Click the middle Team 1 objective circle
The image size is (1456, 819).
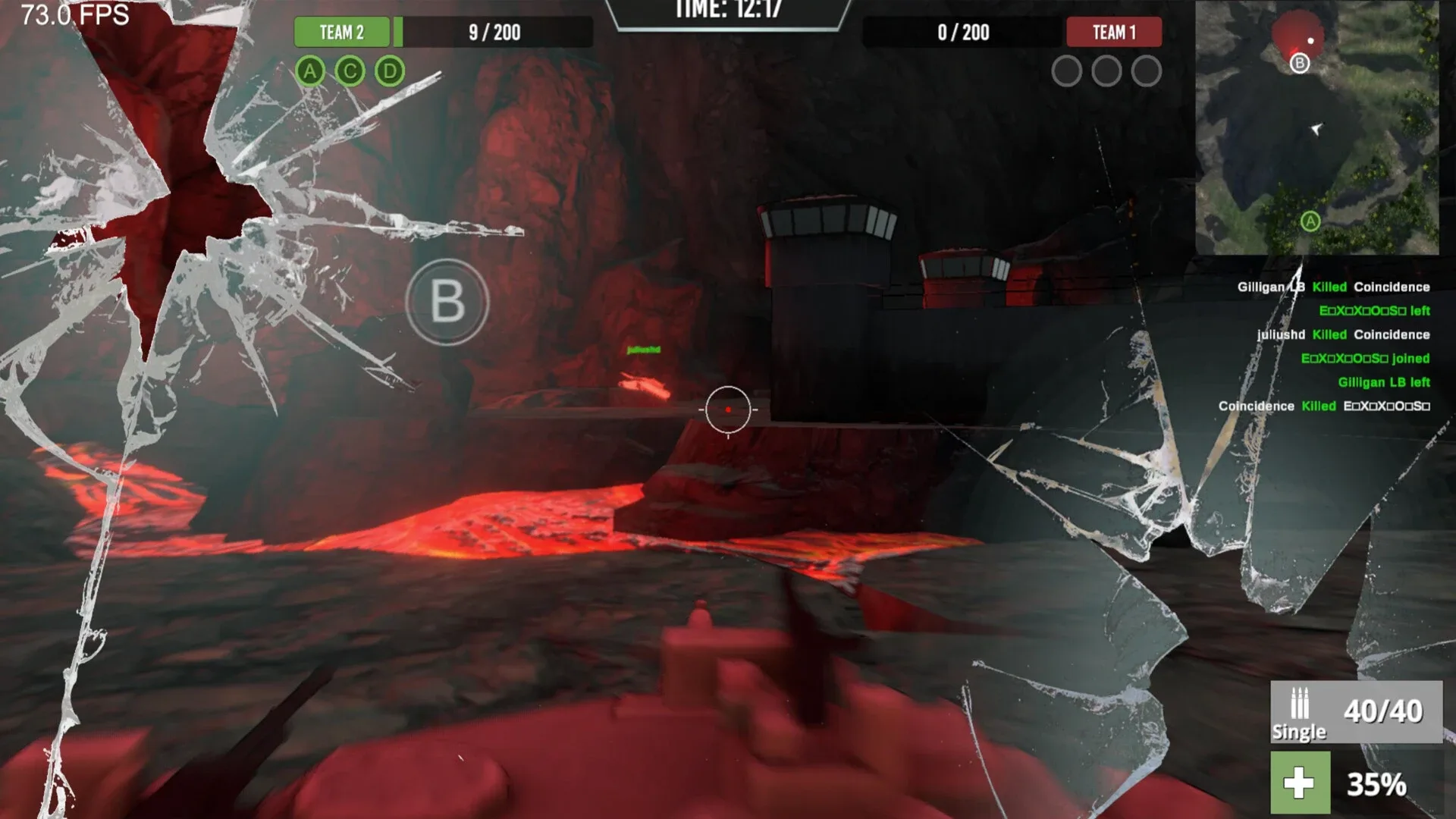click(x=1108, y=72)
